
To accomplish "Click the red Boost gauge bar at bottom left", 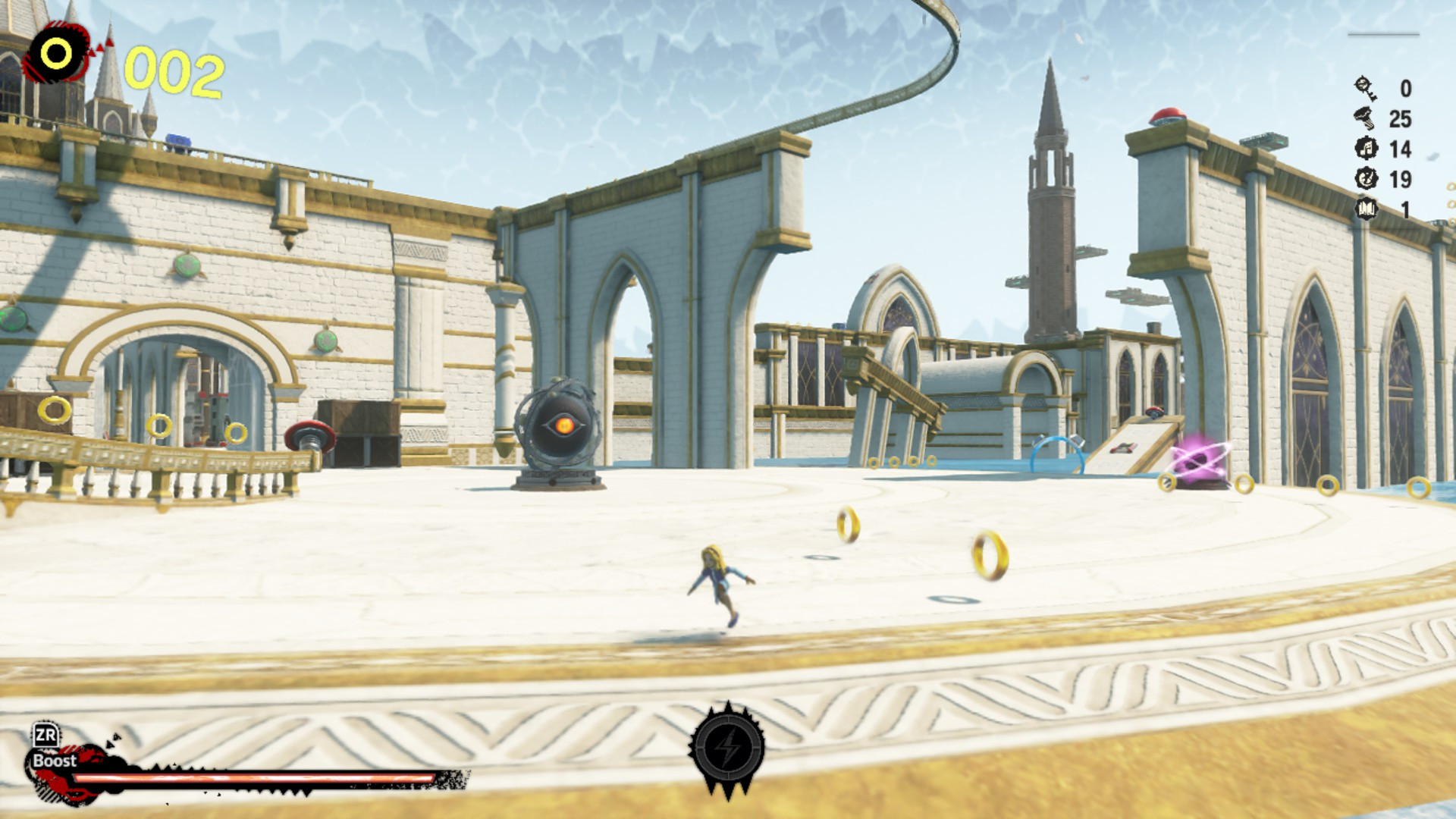I will [x=250, y=776].
